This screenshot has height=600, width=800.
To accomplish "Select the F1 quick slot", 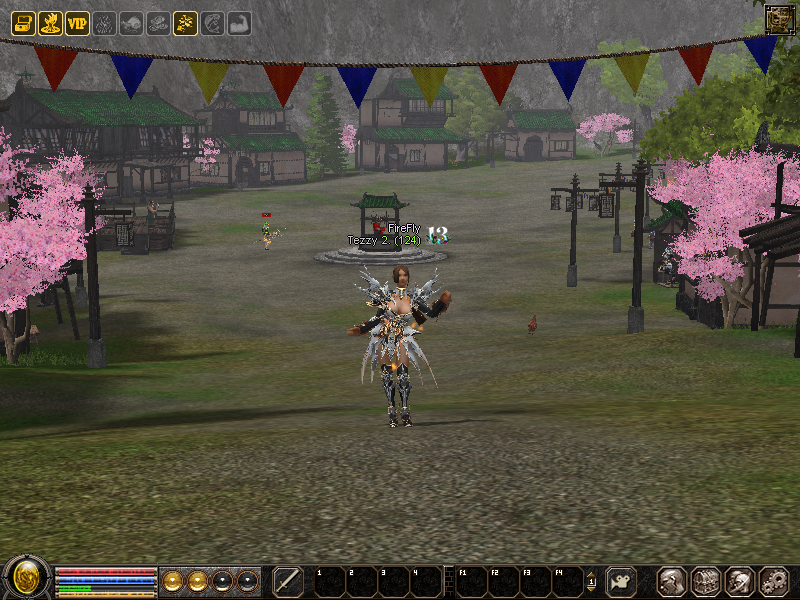I will (x=472, y=581).
